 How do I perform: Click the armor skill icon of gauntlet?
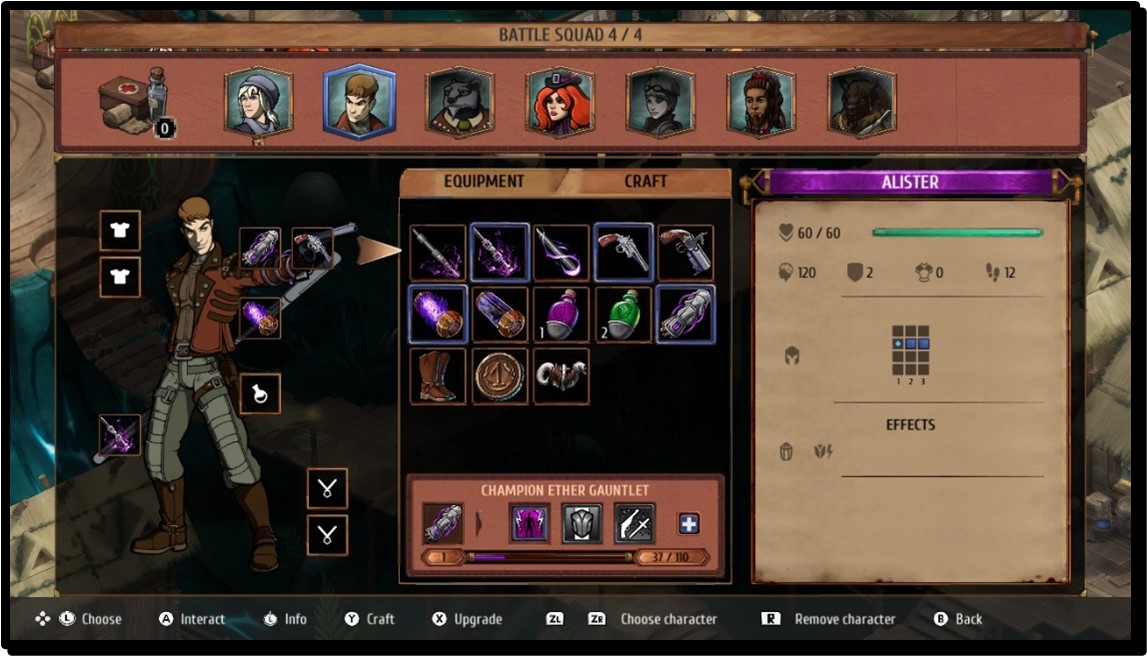pos(582,523)
